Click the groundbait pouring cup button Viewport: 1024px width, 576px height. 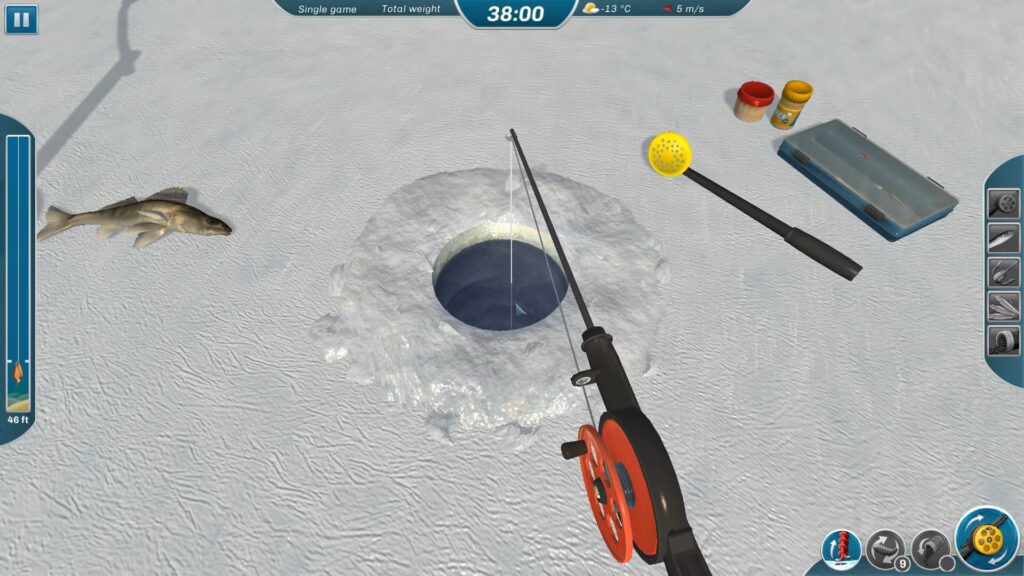pyautogui.click(x=930, y=549)
